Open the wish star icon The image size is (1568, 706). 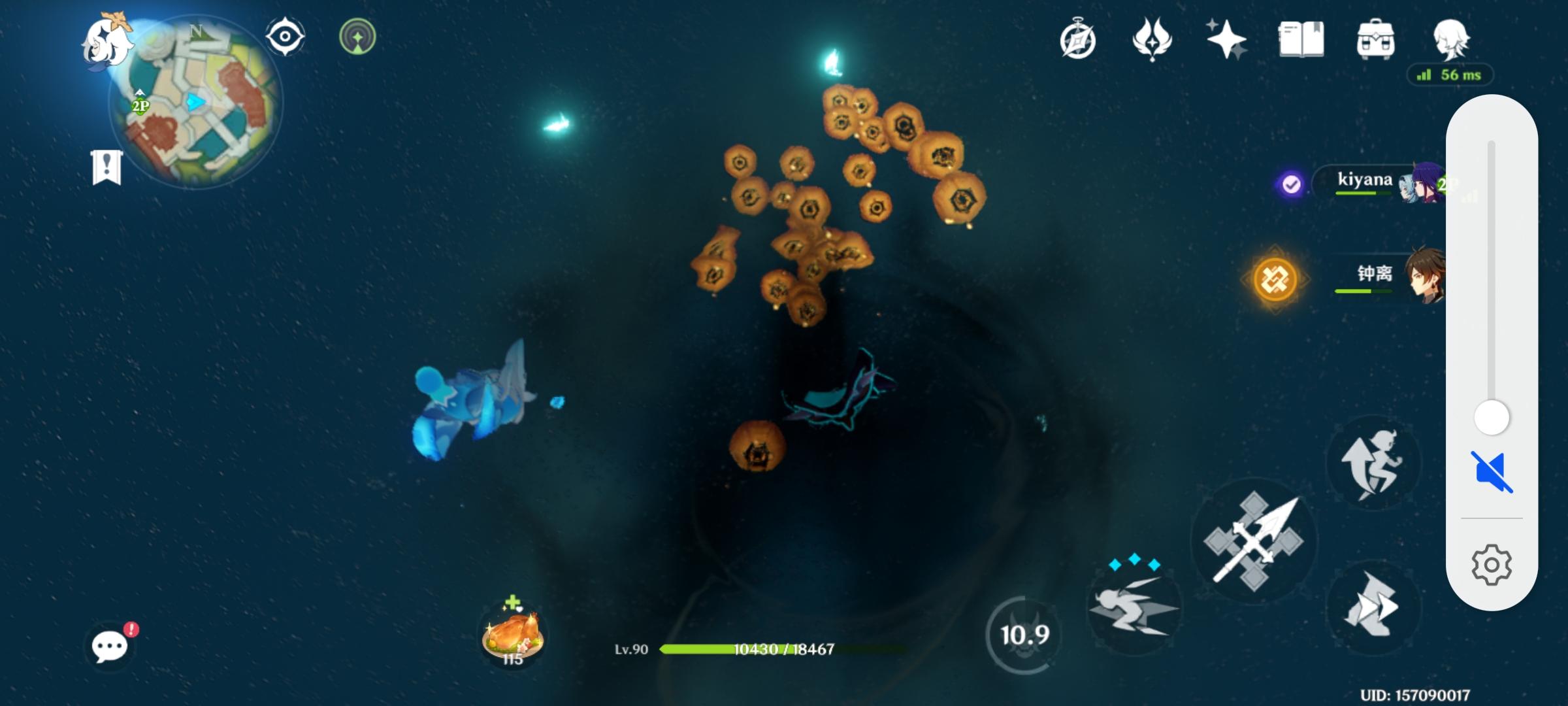coord(1226,39)
